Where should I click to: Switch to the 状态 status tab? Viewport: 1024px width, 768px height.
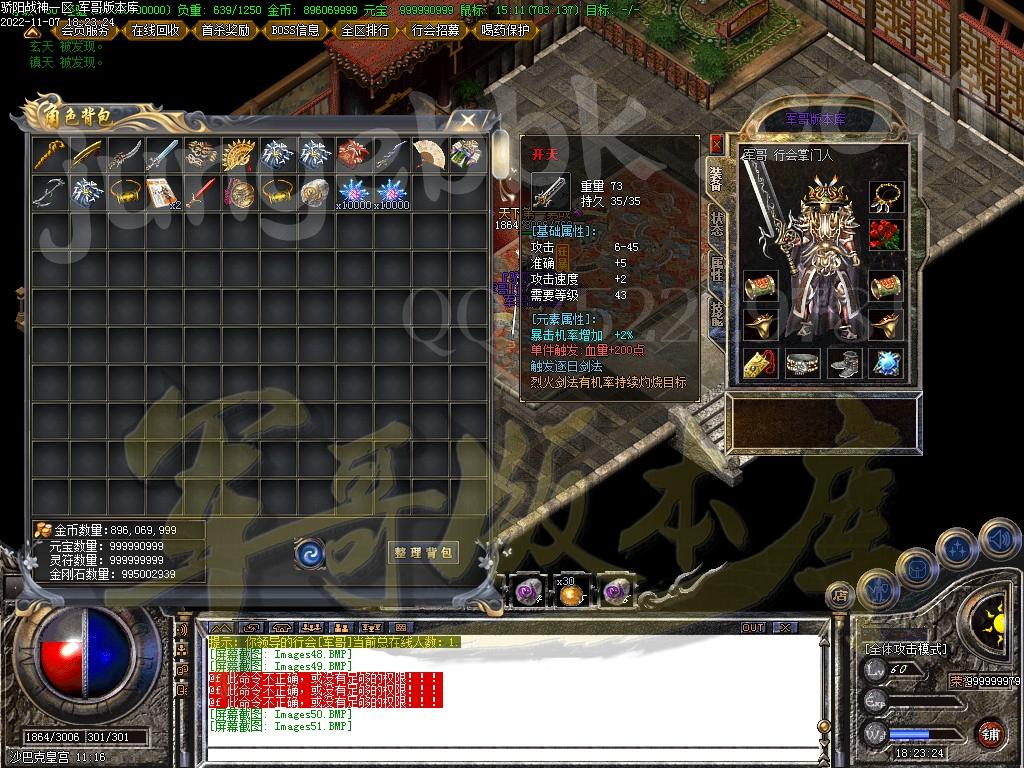[x=717, y=224]
